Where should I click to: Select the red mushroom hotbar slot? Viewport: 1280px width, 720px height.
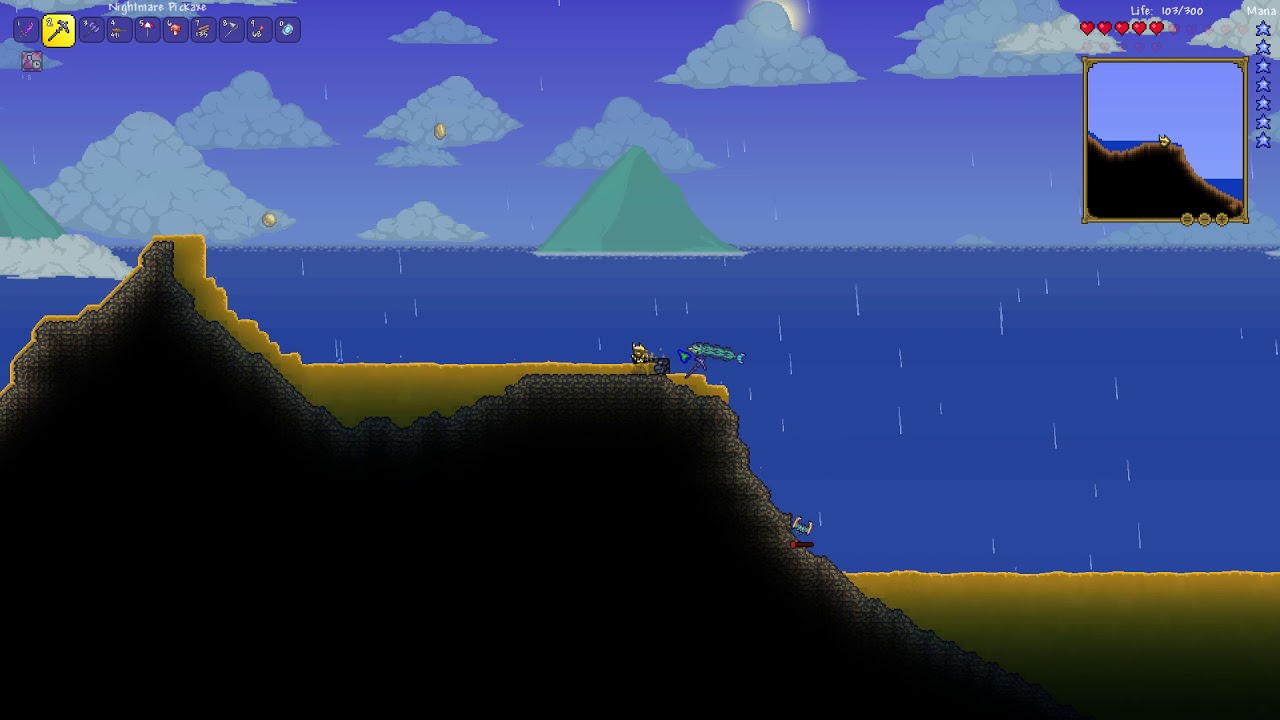coord(175,30)
